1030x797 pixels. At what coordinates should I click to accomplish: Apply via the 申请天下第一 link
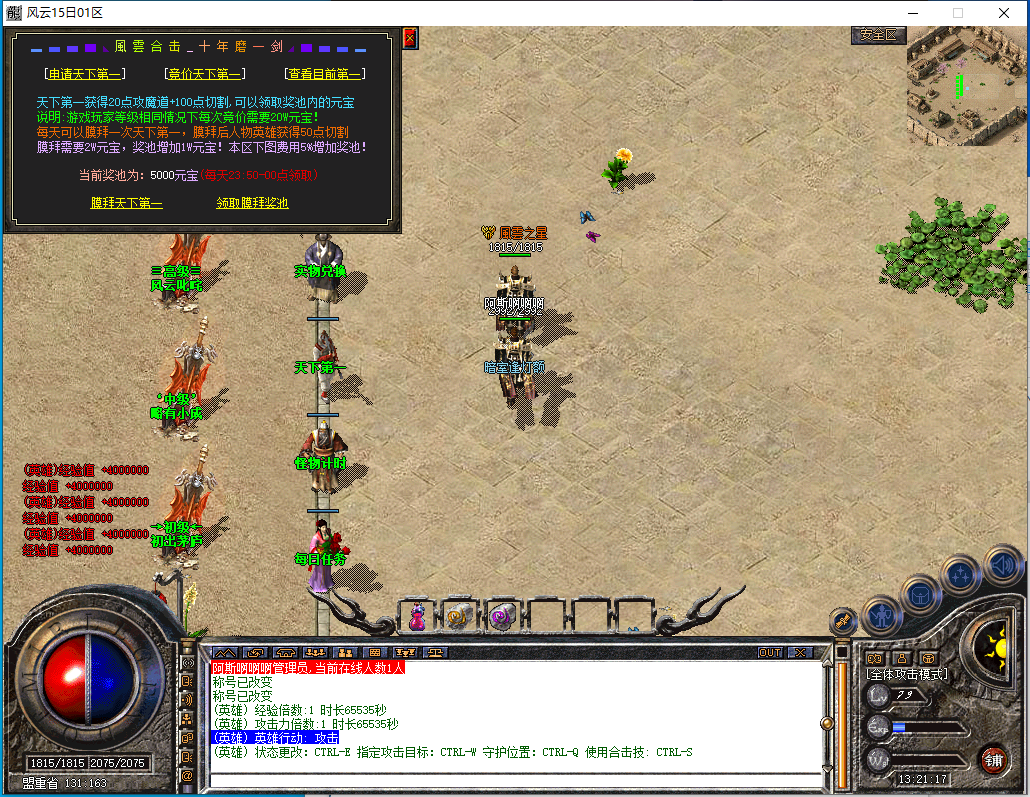tap(84, 73)
